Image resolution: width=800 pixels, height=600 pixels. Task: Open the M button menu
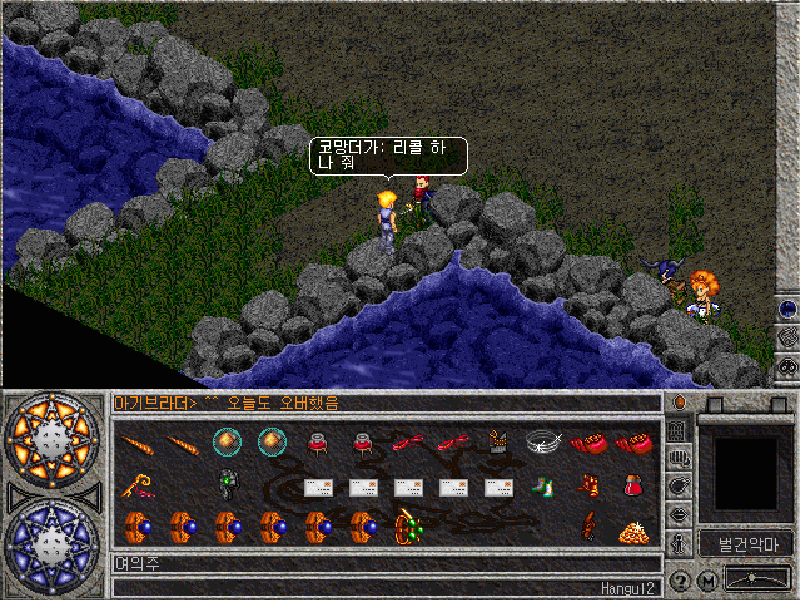[x=707, y=579]
